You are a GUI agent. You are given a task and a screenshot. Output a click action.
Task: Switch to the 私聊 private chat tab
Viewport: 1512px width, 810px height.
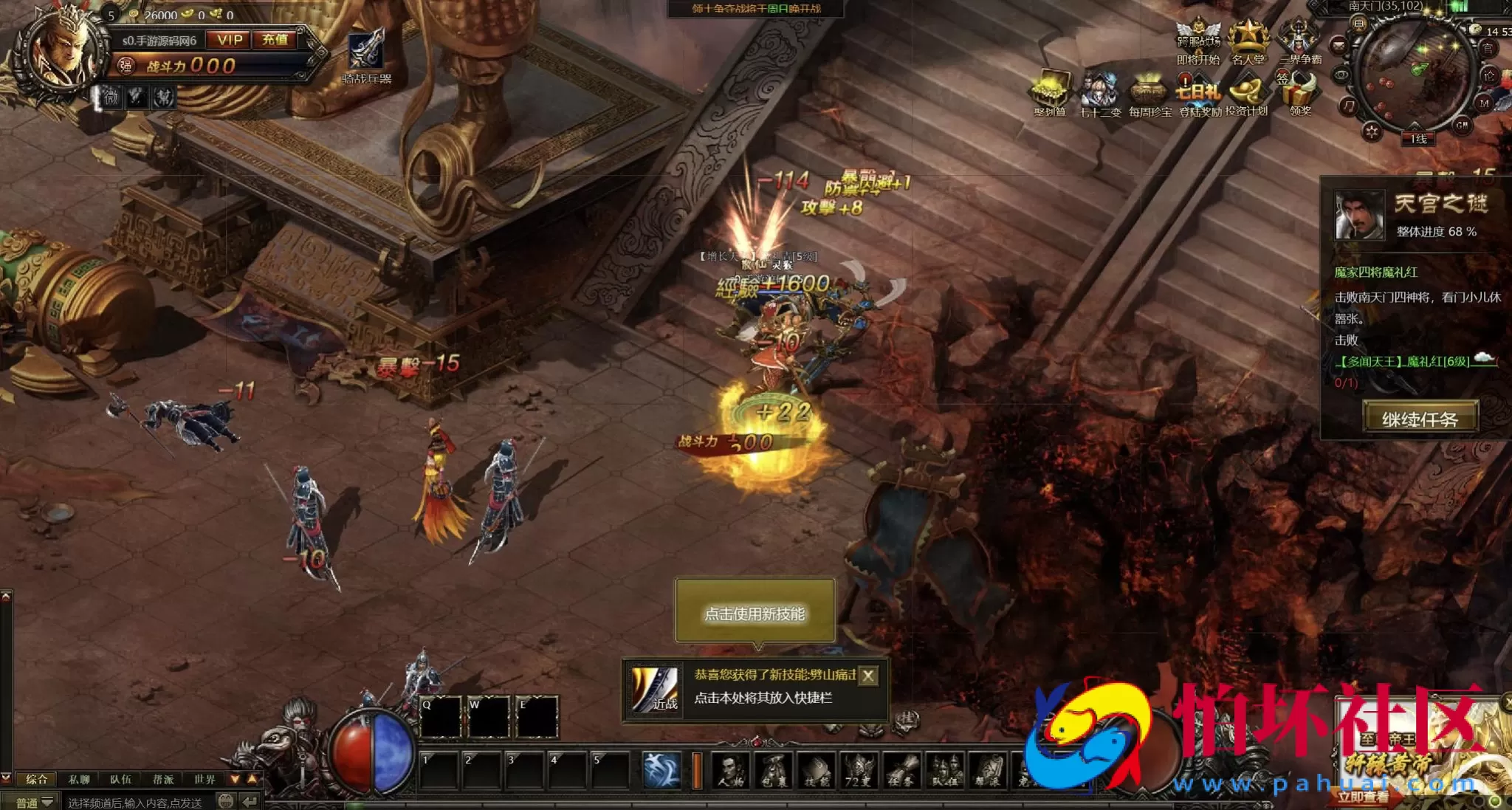point(79,779)
